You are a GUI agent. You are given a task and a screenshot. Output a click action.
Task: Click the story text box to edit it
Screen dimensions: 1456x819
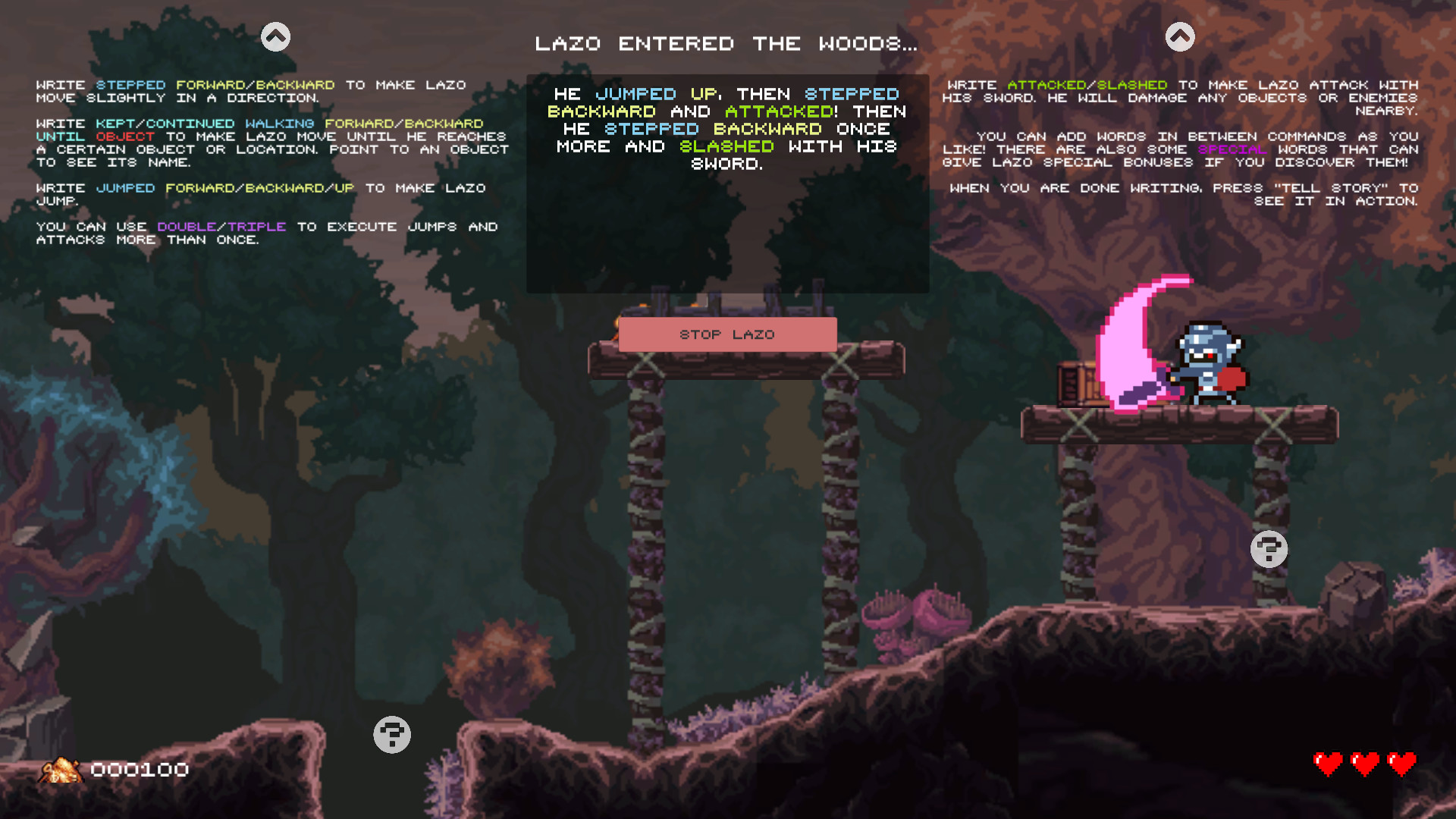[726, 182]
